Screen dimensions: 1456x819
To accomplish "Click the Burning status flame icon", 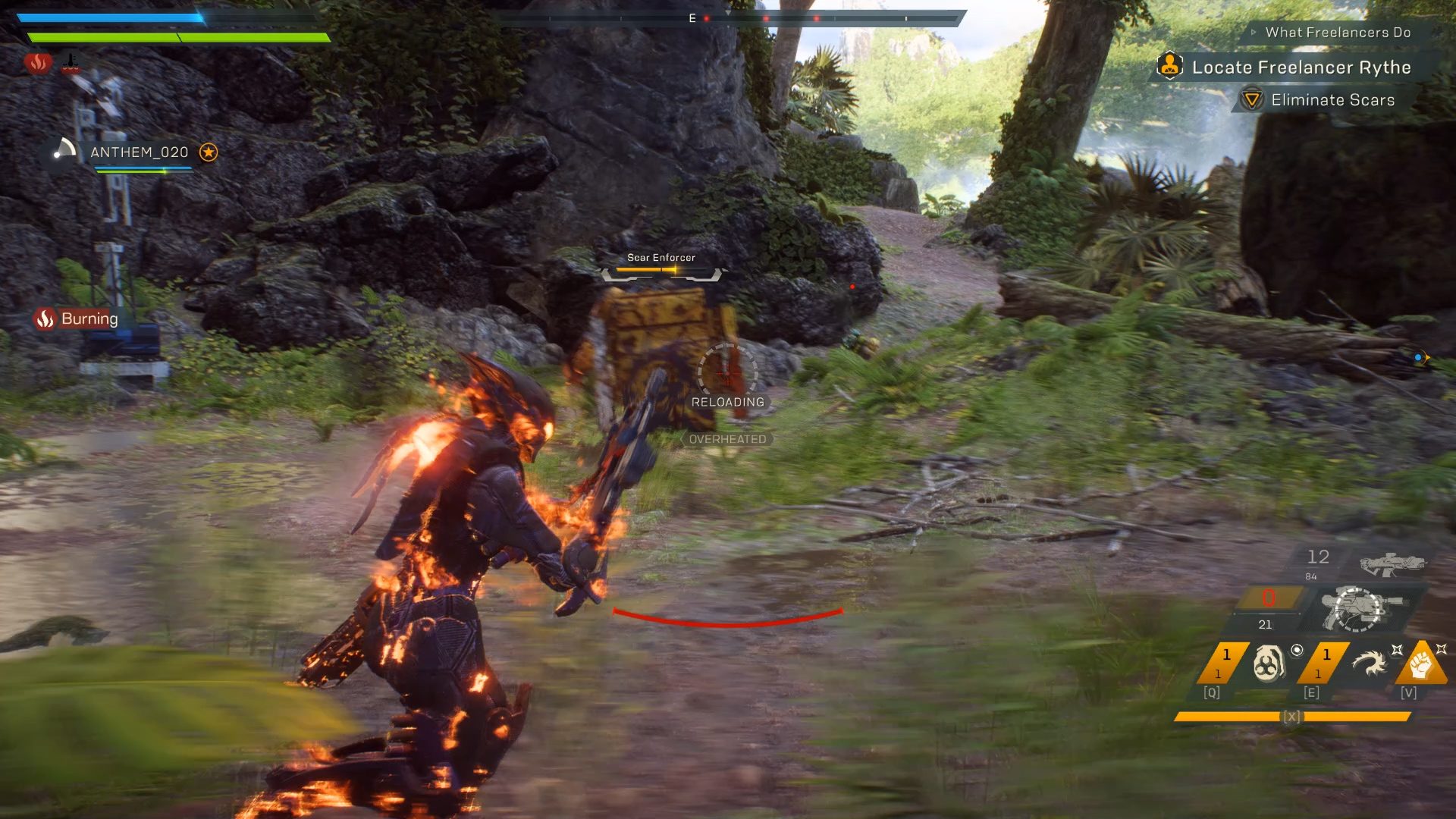I will (x=45, y=318).
